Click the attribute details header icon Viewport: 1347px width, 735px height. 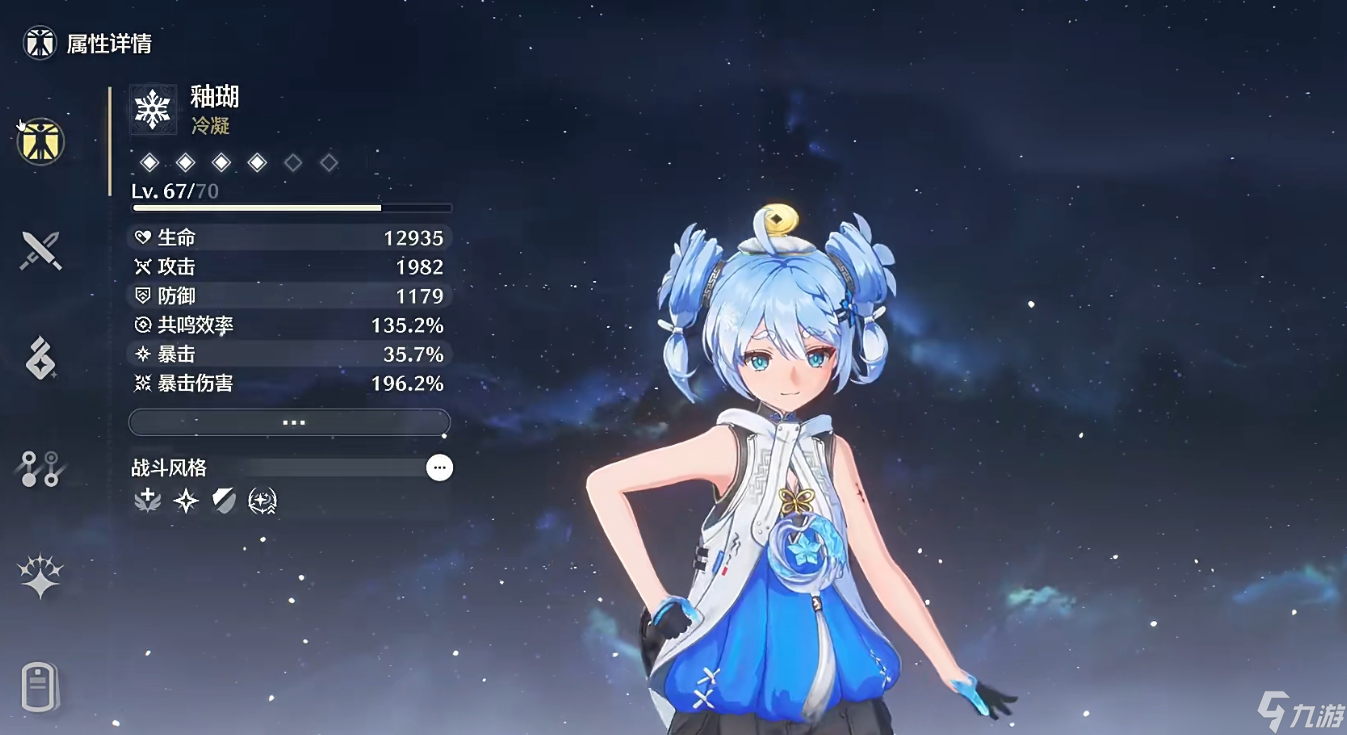click(x=40, y=43)
